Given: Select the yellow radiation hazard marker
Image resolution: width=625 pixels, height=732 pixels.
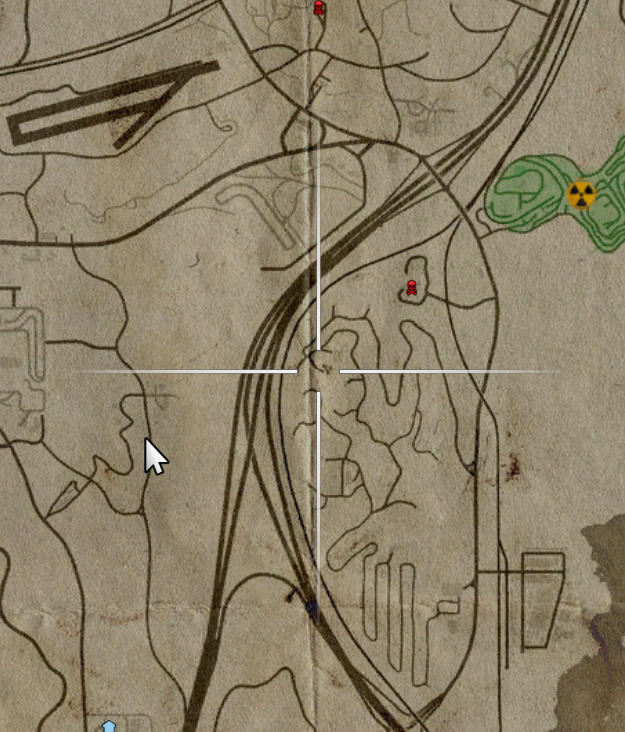Looking at the screenshot, I should (x=580, y=194).
